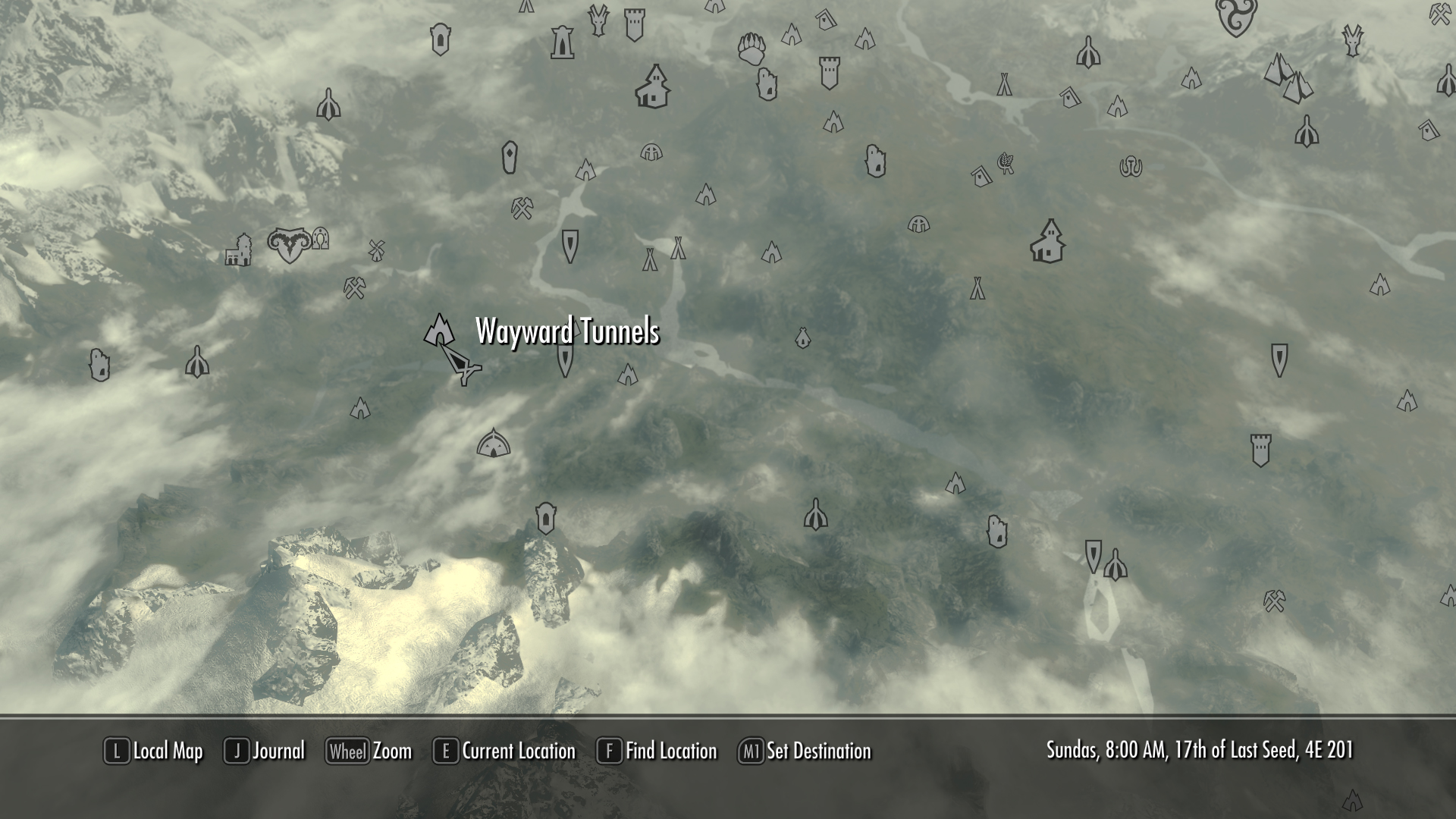Select the wheat farm marker east of the river

(x=1006, y=164)
